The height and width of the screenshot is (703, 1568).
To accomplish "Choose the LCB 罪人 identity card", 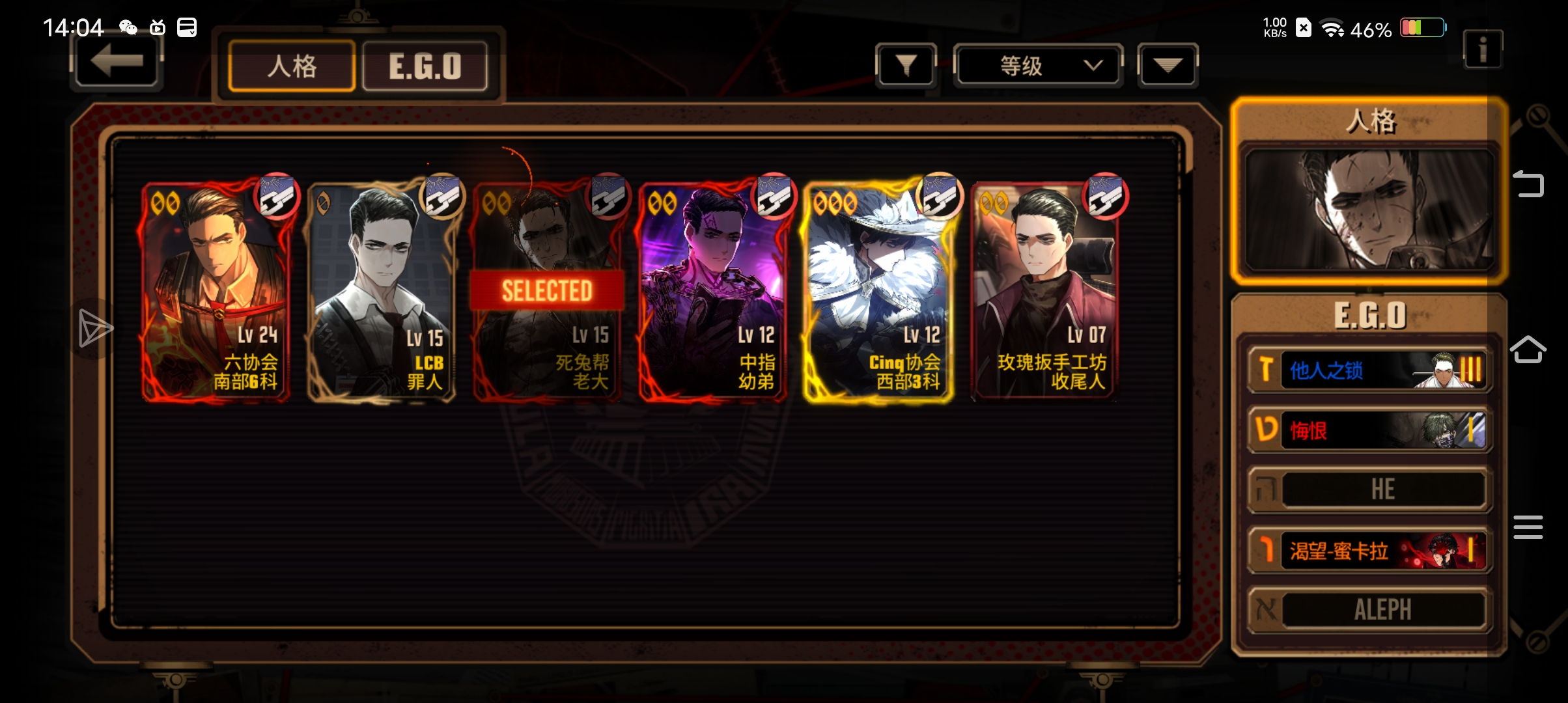I will (382, 291).
